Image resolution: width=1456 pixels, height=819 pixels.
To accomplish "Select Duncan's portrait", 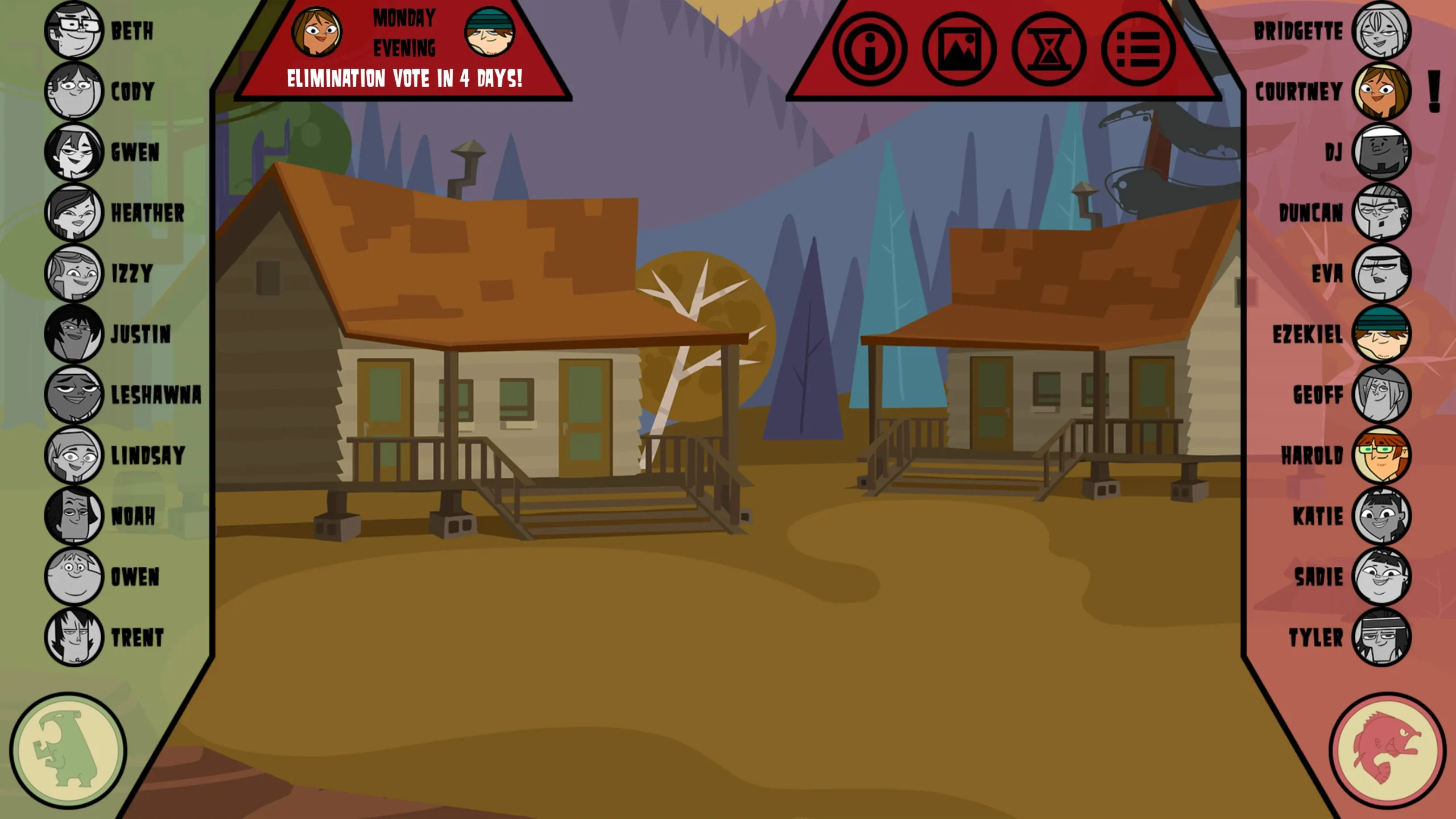I will [1381, 213].
